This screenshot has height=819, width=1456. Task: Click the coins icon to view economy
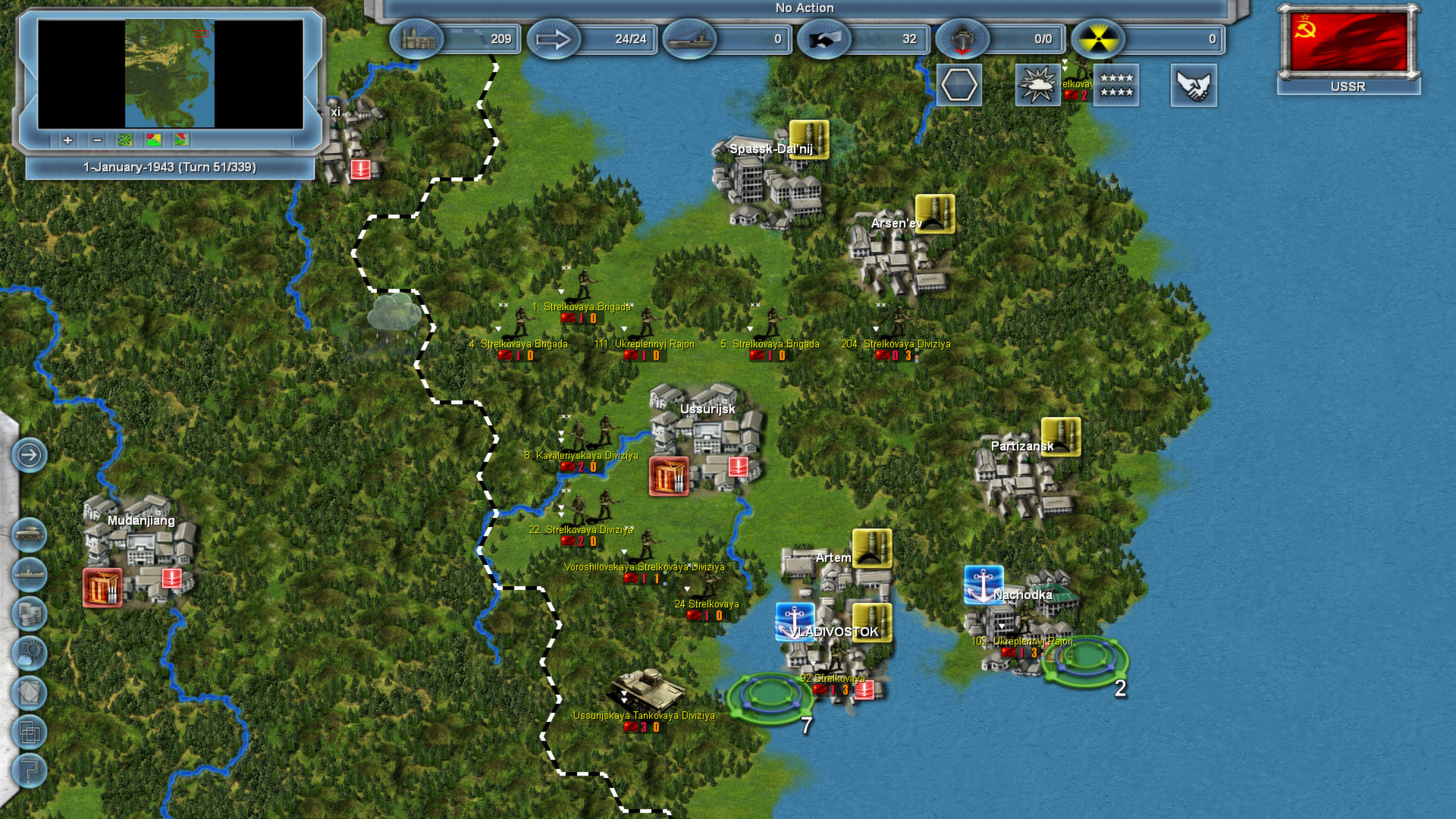click(29, 613)
